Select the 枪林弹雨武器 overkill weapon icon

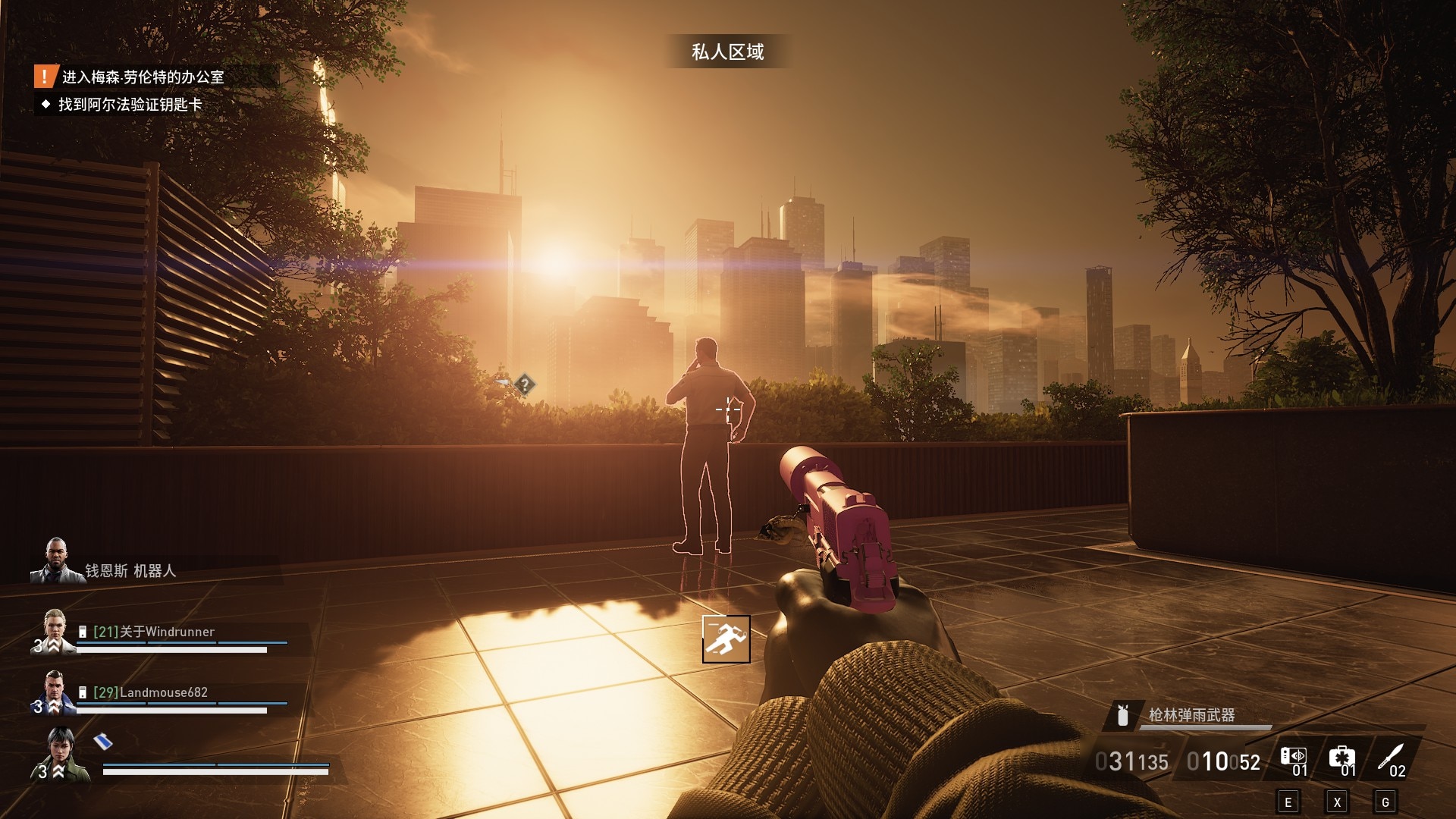pos(1123,714)
